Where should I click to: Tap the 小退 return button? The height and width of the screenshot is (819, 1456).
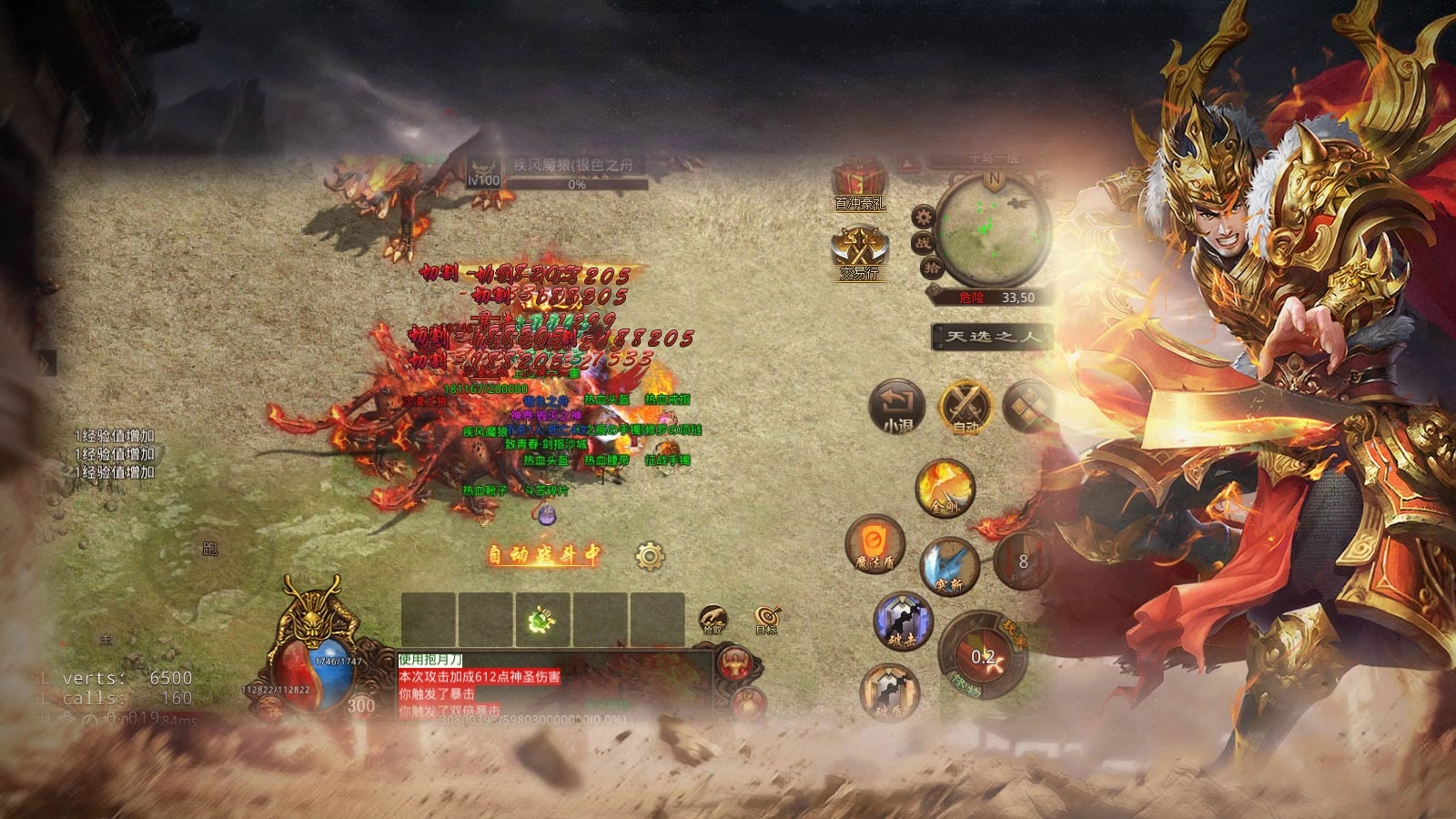click(897, 408)
